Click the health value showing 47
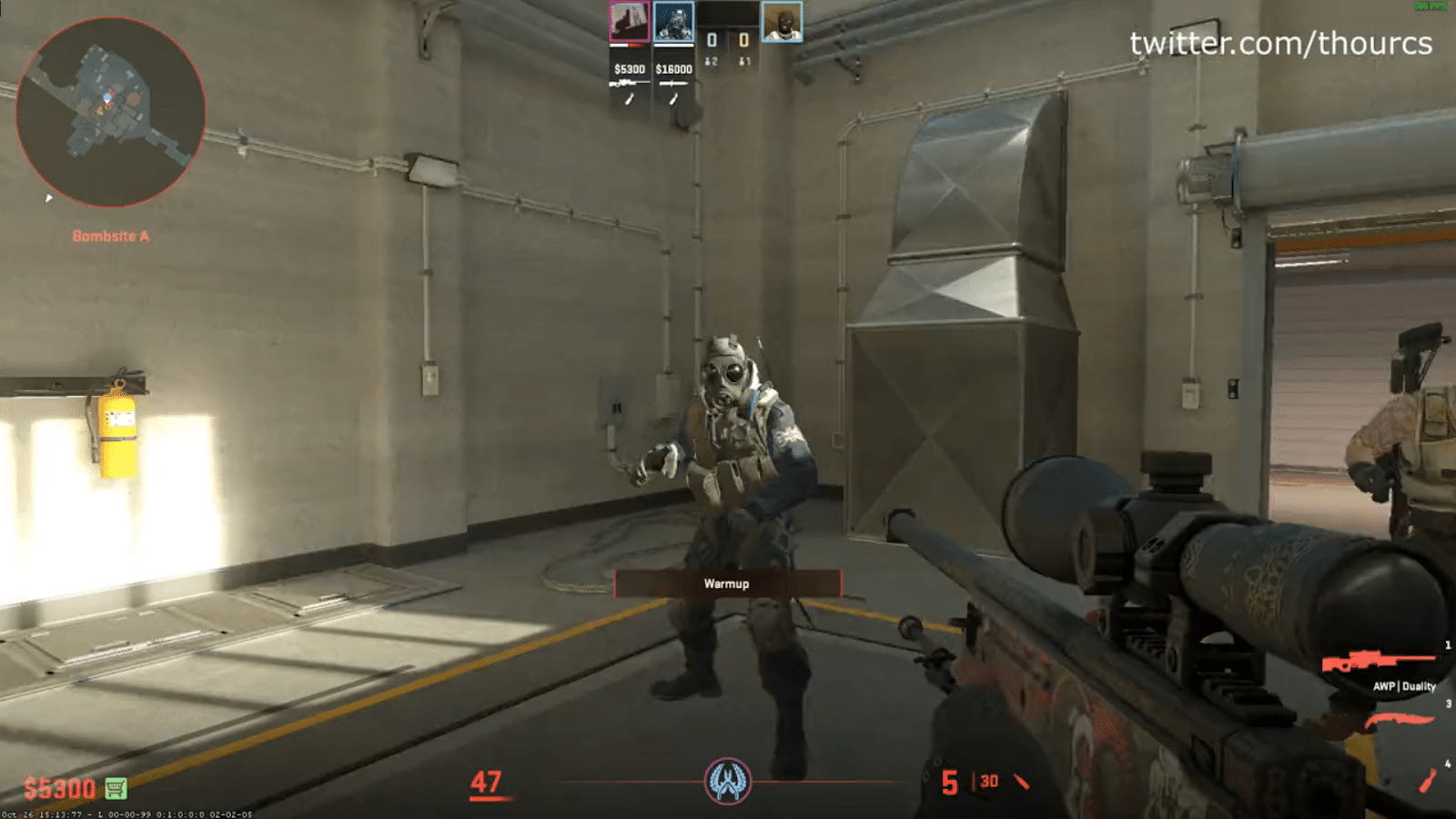This screenshot has width=1456, height=819. click(x=489, y=781)
